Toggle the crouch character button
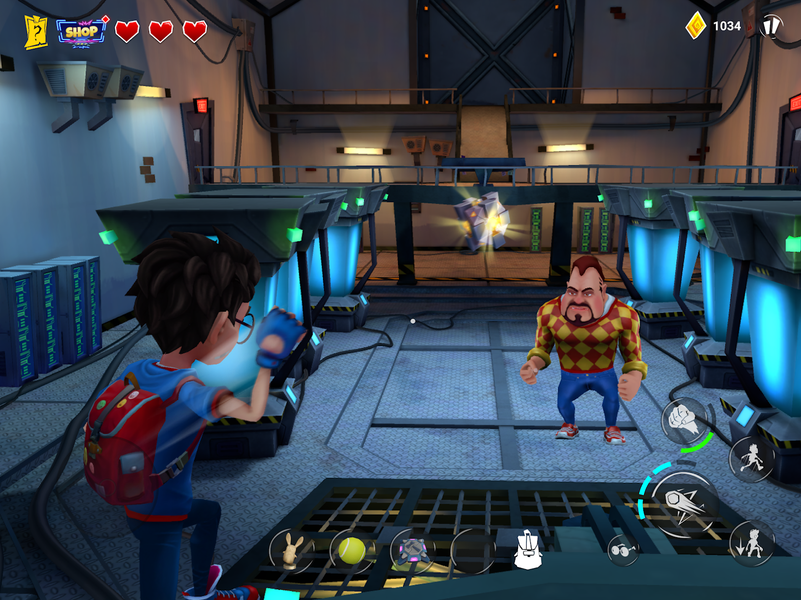 point(751,543)
